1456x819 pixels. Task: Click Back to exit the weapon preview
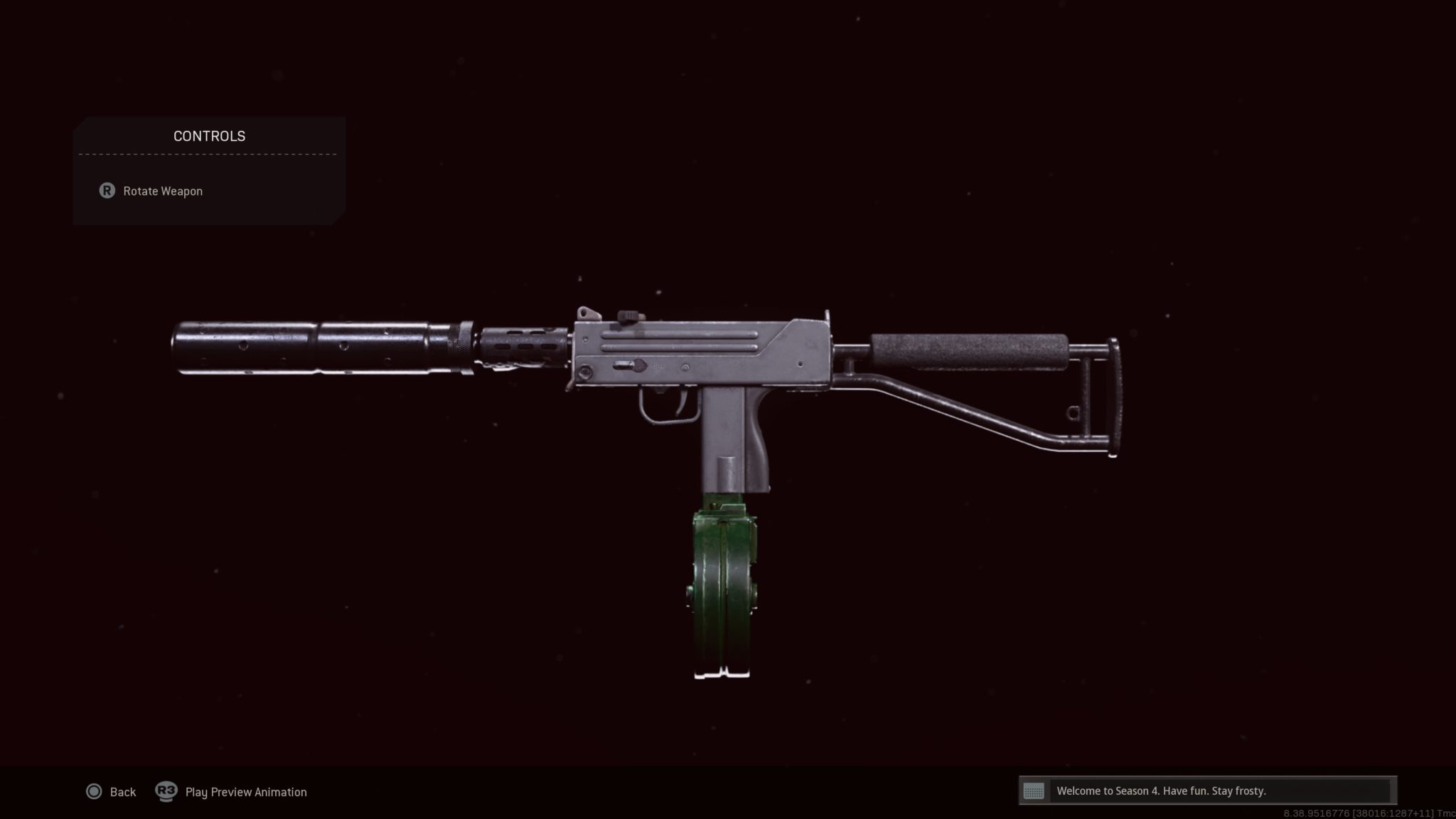point(122,791)
